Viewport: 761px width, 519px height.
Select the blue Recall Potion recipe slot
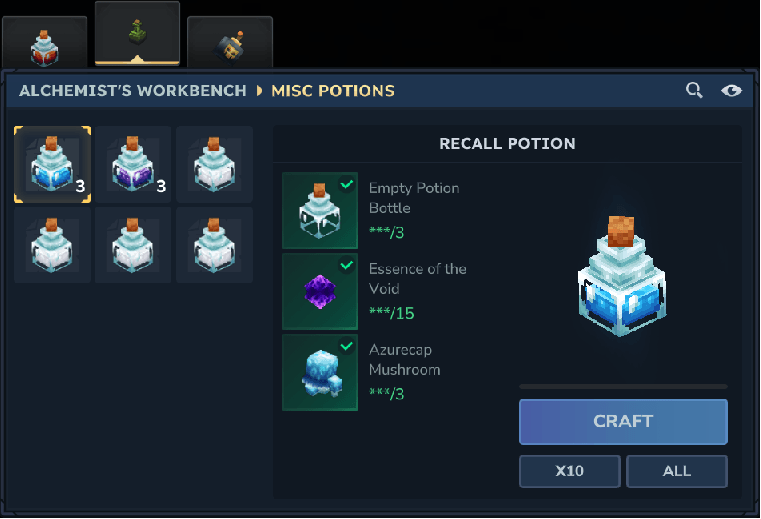point(52,165)
